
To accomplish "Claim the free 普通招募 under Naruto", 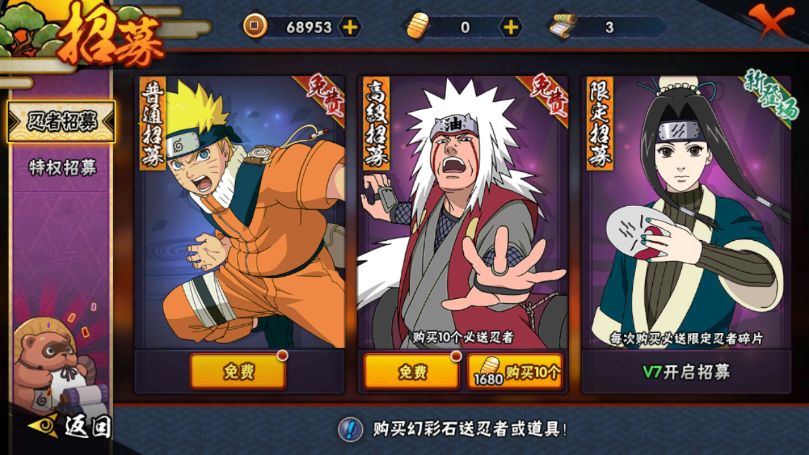I will pos(238,371).
